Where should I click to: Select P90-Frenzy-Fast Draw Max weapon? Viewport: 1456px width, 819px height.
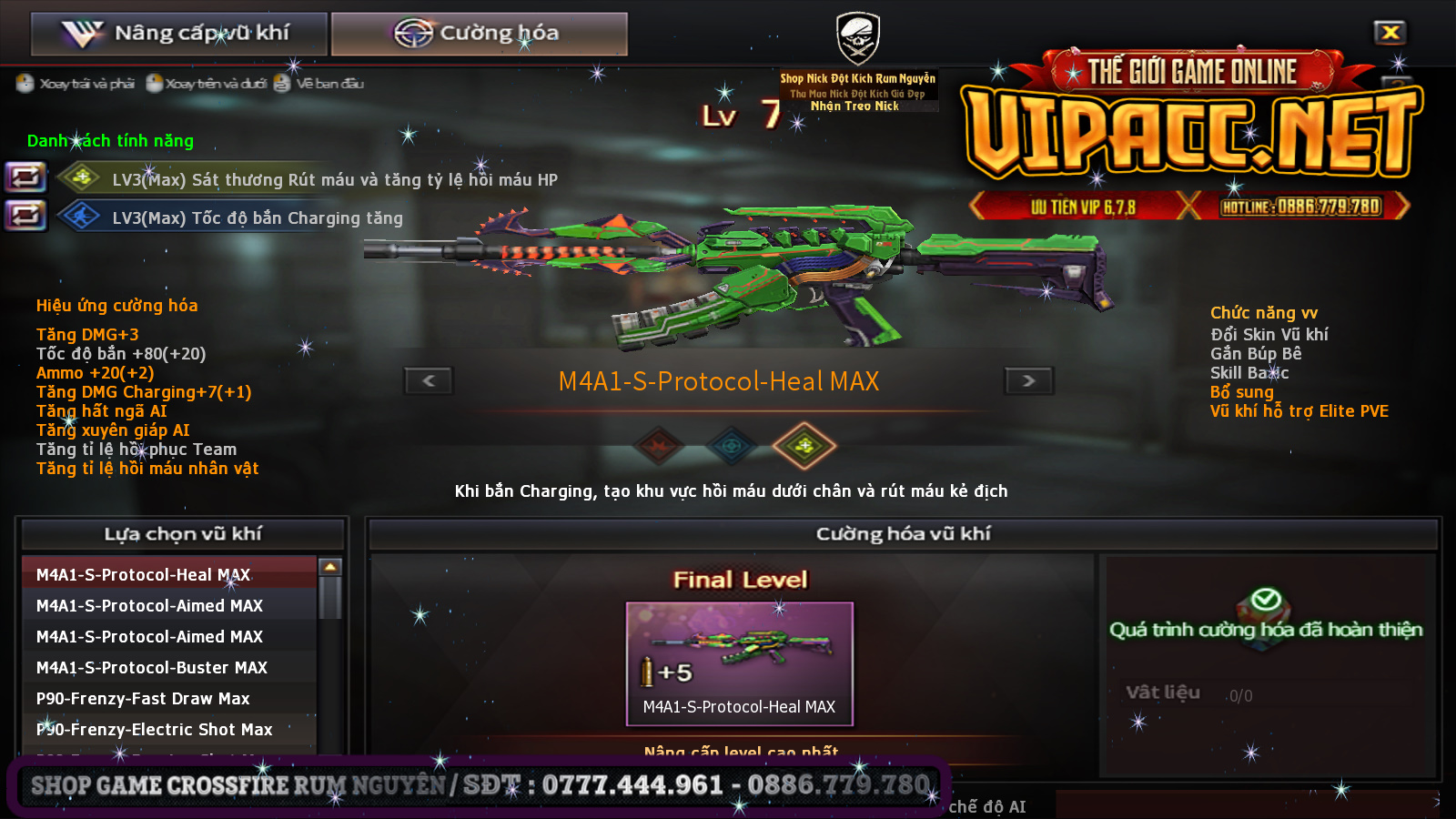169,698
